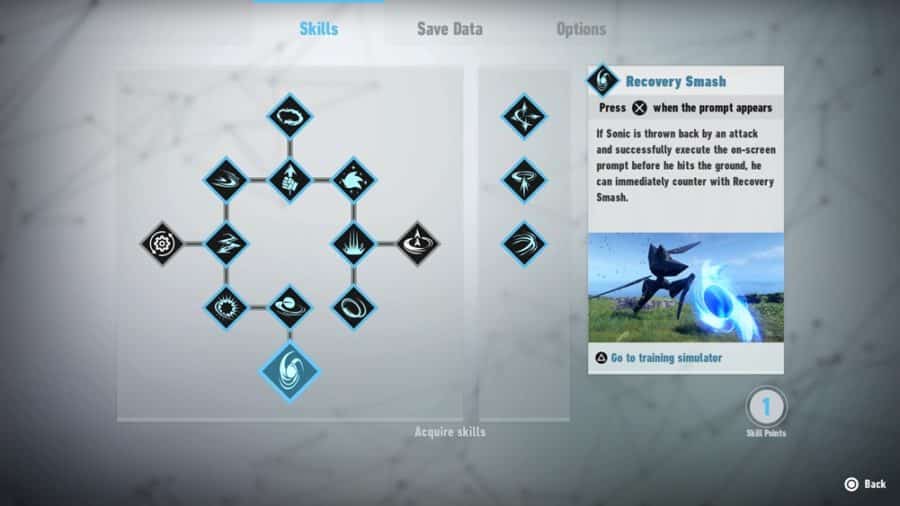Select the four-pointed star skill icon
The height and width of the screenshot is (506, 900).
pos(524,116)
